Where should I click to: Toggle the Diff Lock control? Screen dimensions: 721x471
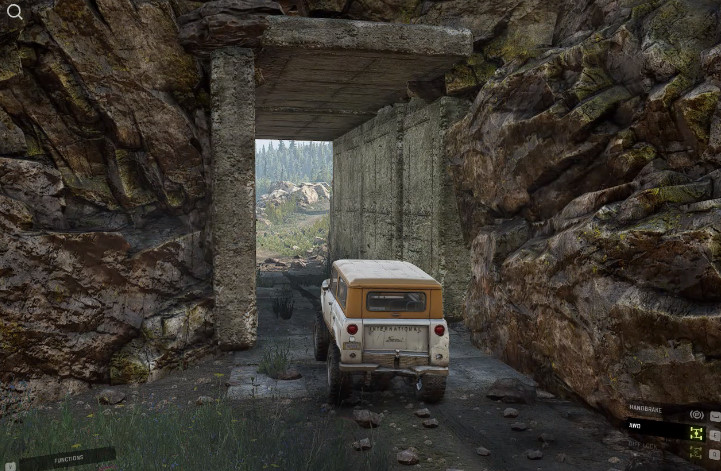tap(696, 453)
